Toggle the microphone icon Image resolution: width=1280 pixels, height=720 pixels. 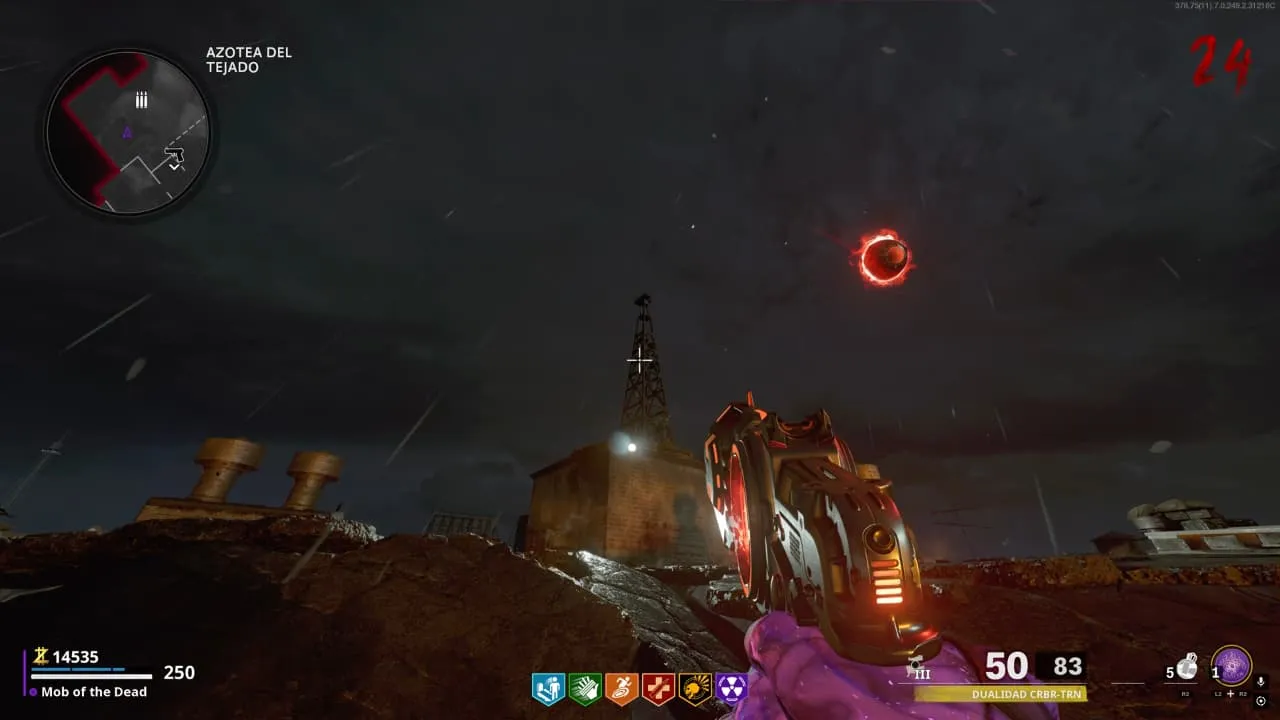1260,682
